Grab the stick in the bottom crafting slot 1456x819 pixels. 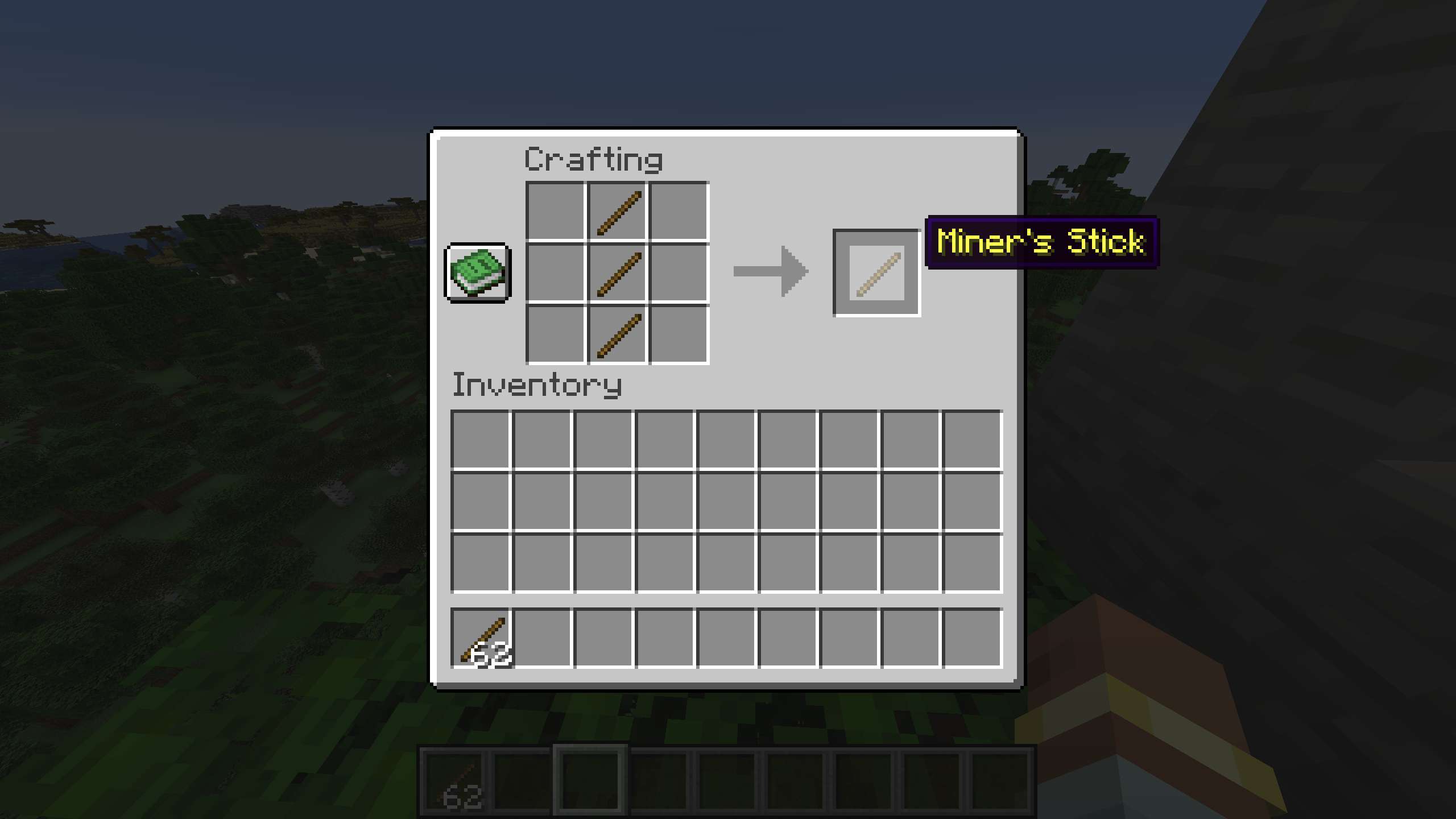[x=618, y=334]
